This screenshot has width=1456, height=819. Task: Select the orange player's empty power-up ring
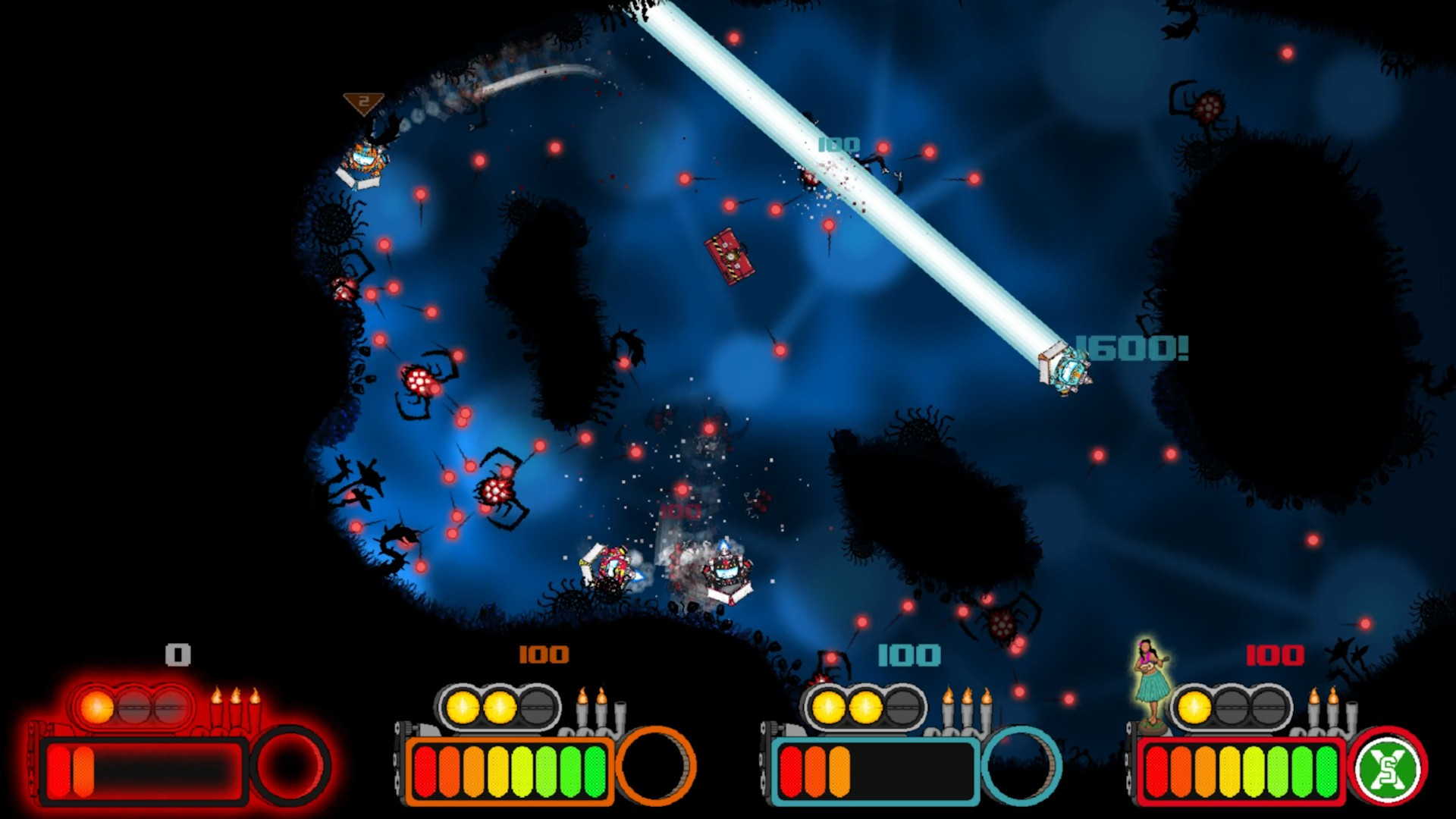point(655,766)
